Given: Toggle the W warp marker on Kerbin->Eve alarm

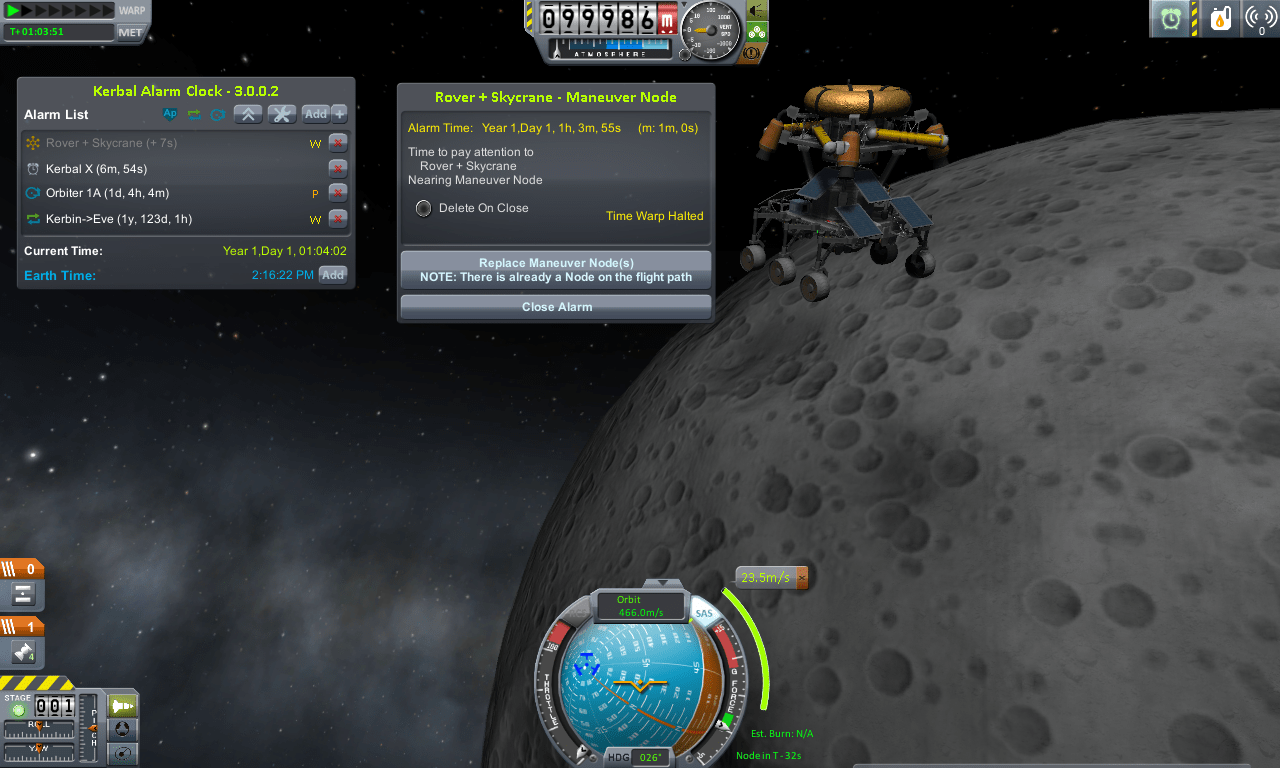Looking at the screenshot, I should click(x=316, y=219).
